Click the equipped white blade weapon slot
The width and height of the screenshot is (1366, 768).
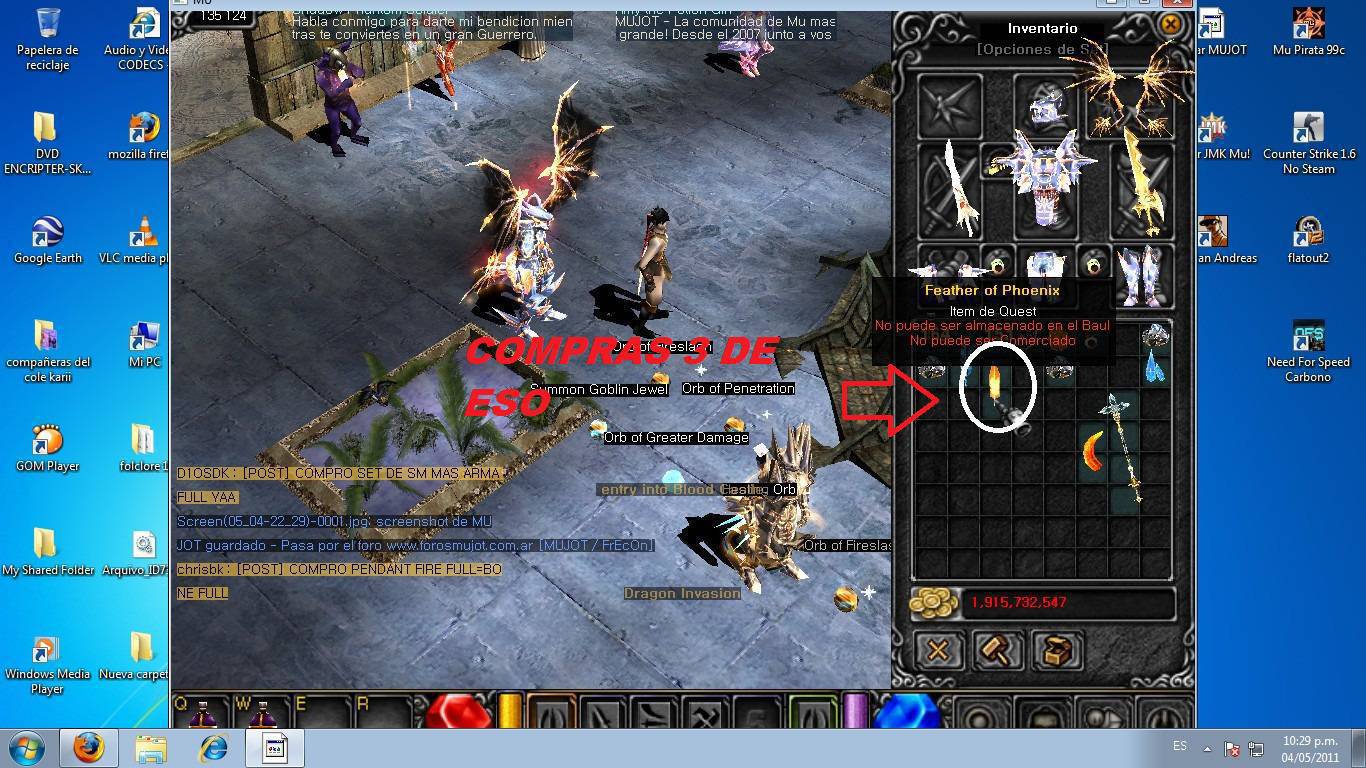tap(949, 187)
